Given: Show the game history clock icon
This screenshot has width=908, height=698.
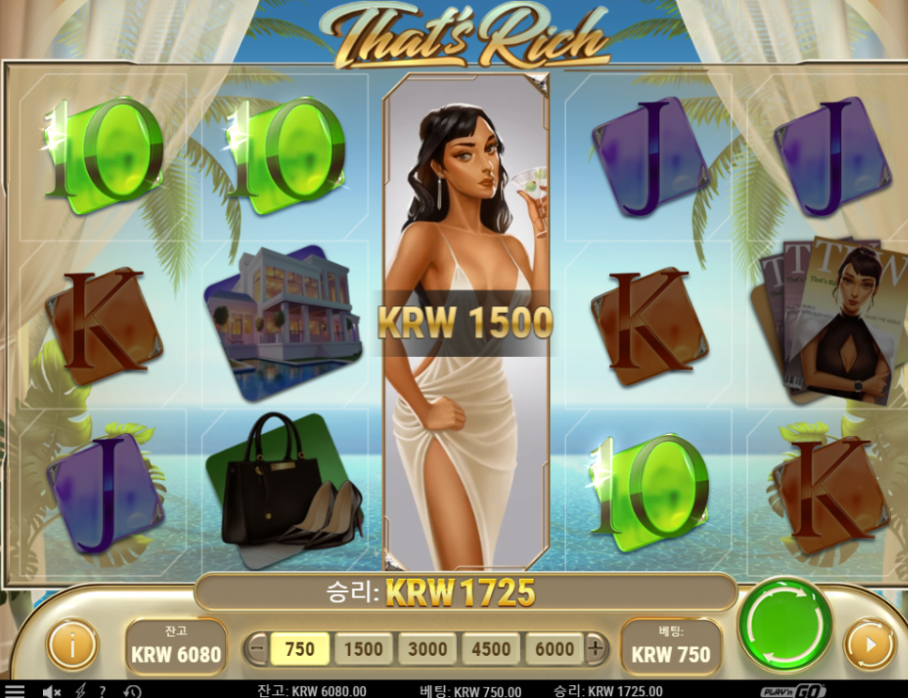Looking at the screenshot, I should pyautogui.click(x=132, y=691).
